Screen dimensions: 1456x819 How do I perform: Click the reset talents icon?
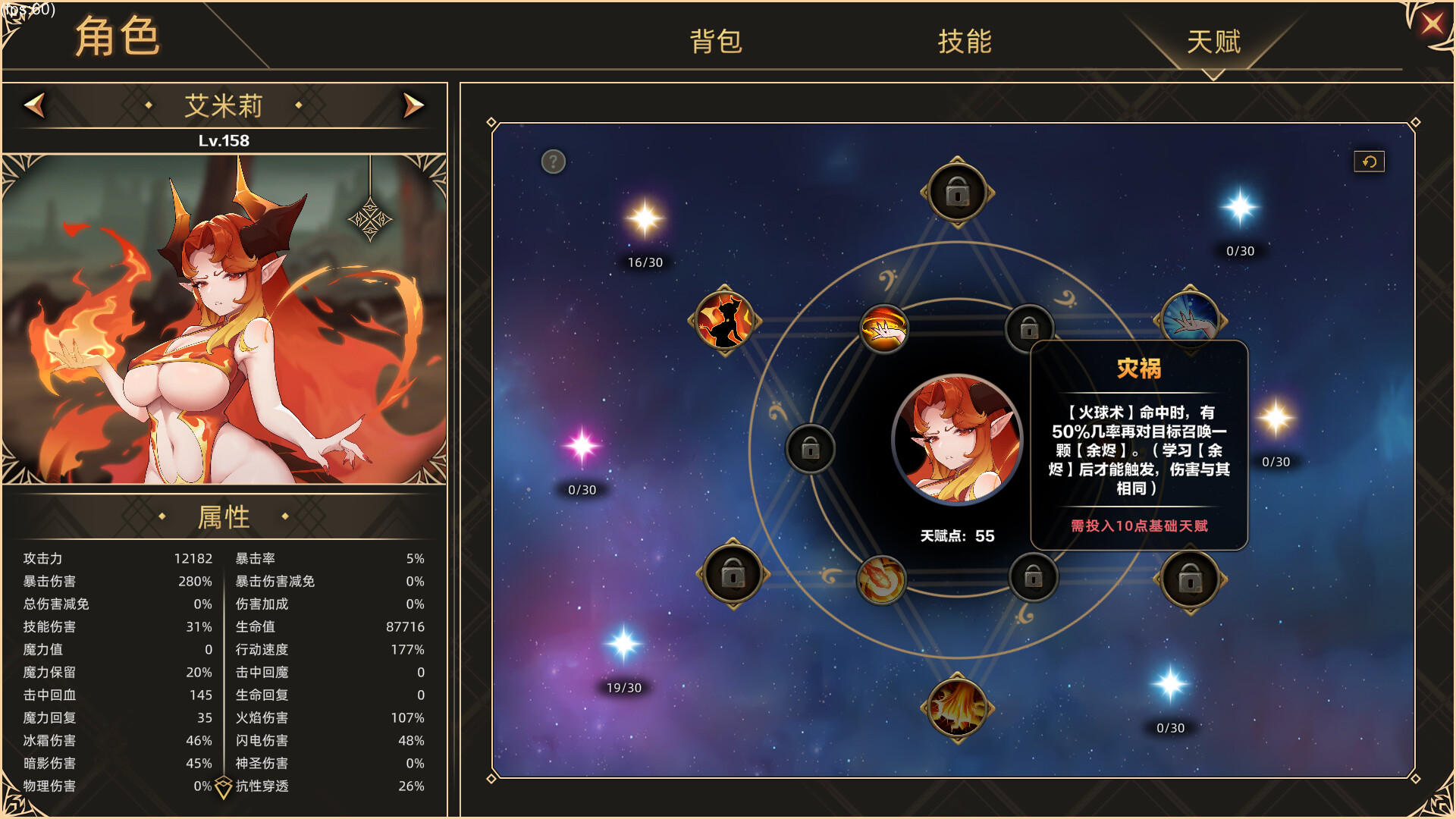click(1369, 161)
